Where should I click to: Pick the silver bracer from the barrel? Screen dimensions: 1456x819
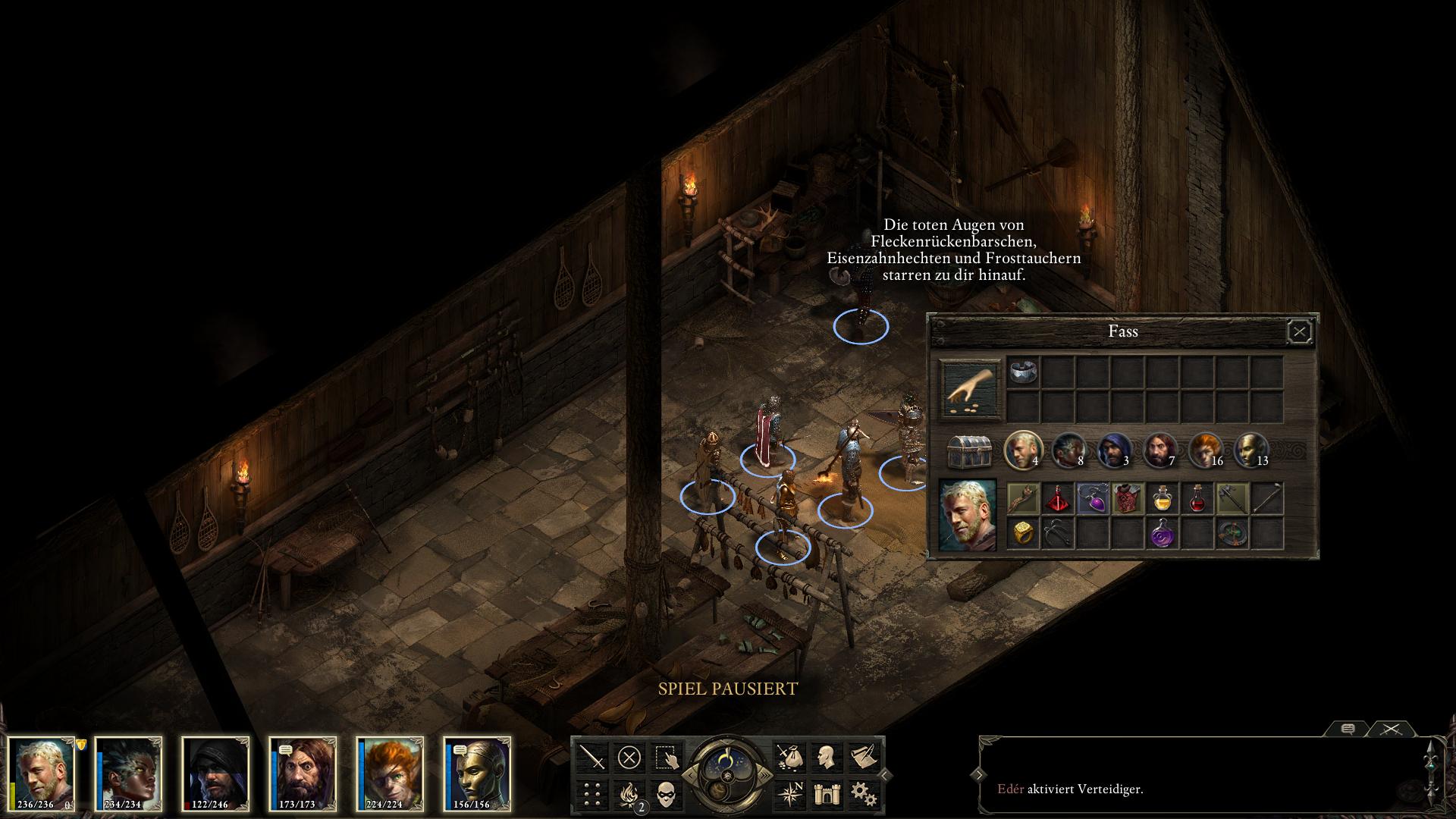click(1023, 372)
